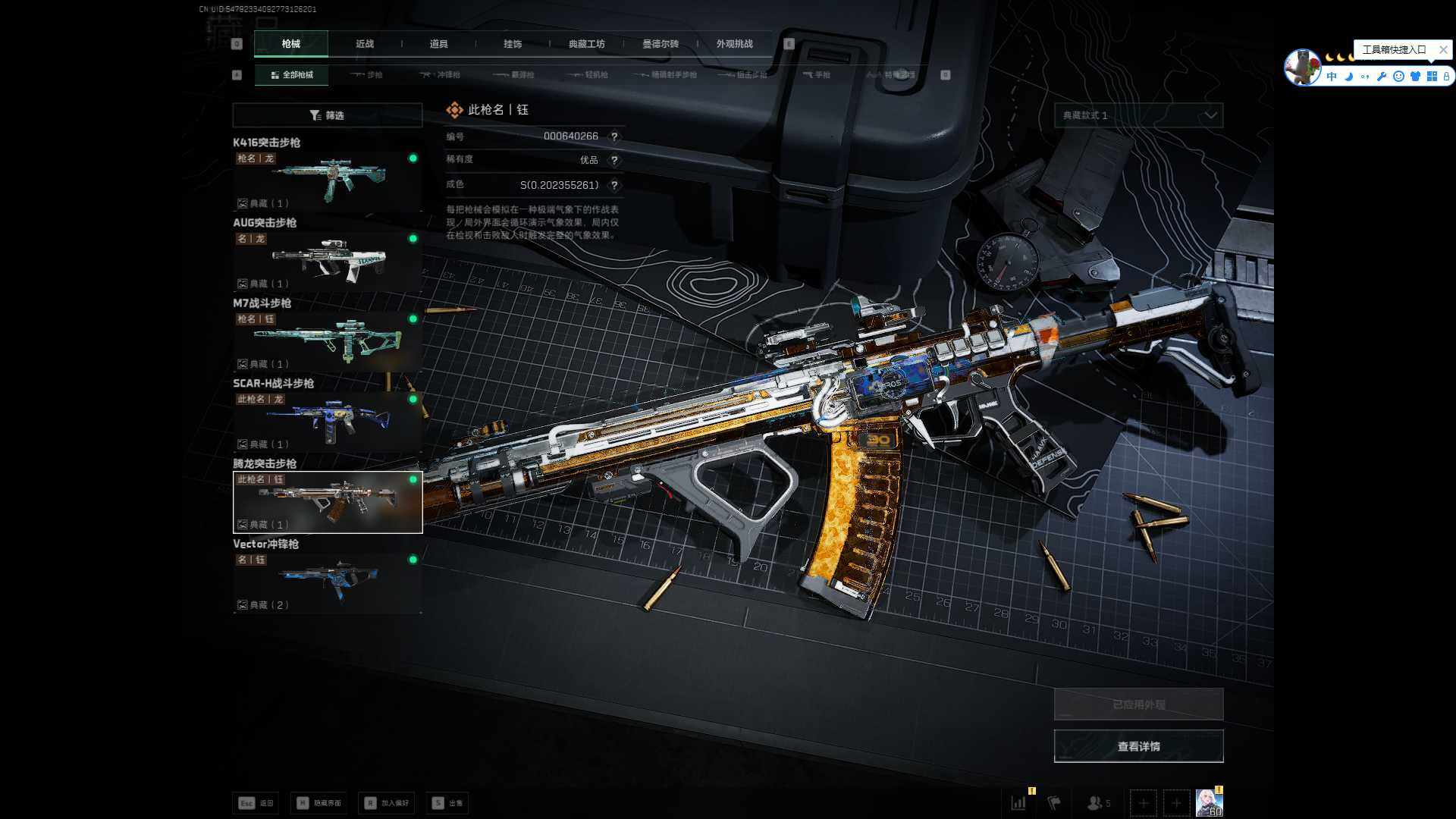Close the 工具箱快捷入口 overlay popup
The width and height of the screenshot is (1456, 819).
1443,50
